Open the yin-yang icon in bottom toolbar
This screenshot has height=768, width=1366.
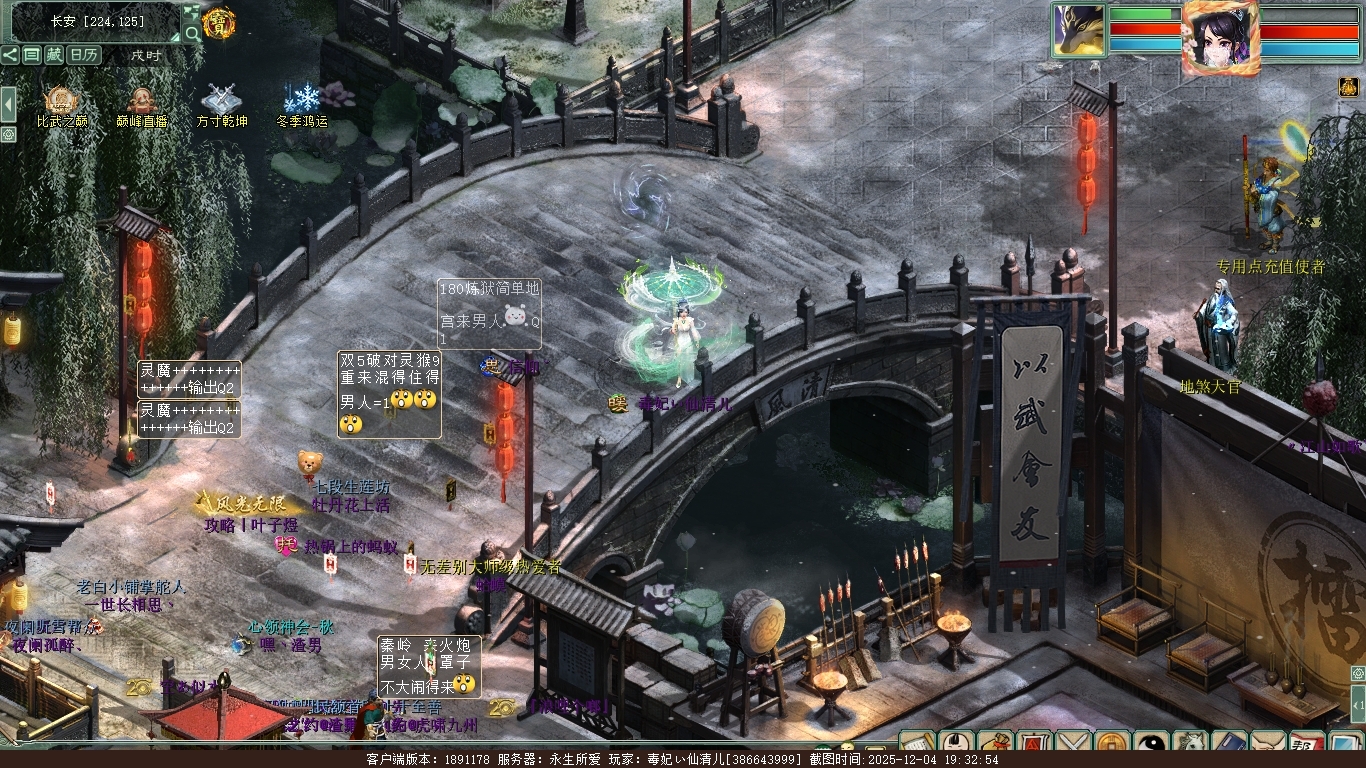coord(1151,744)
